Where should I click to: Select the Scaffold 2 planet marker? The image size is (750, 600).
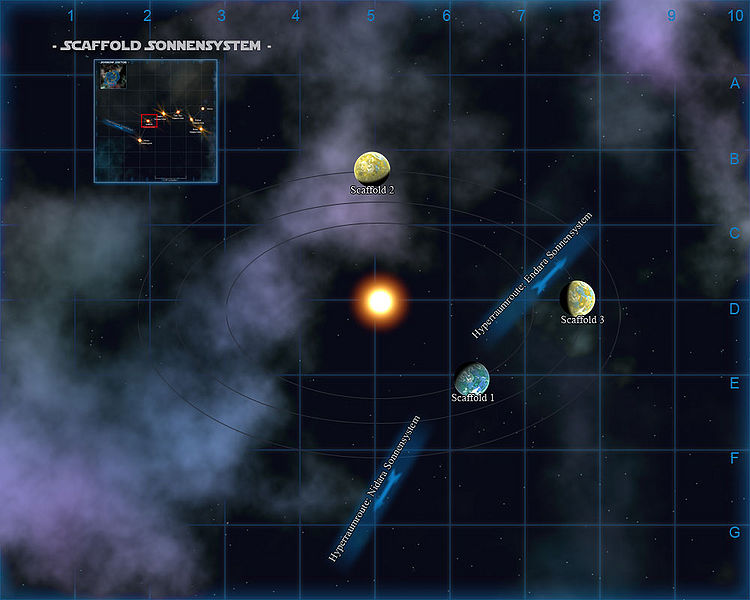(x=372, y=168)
